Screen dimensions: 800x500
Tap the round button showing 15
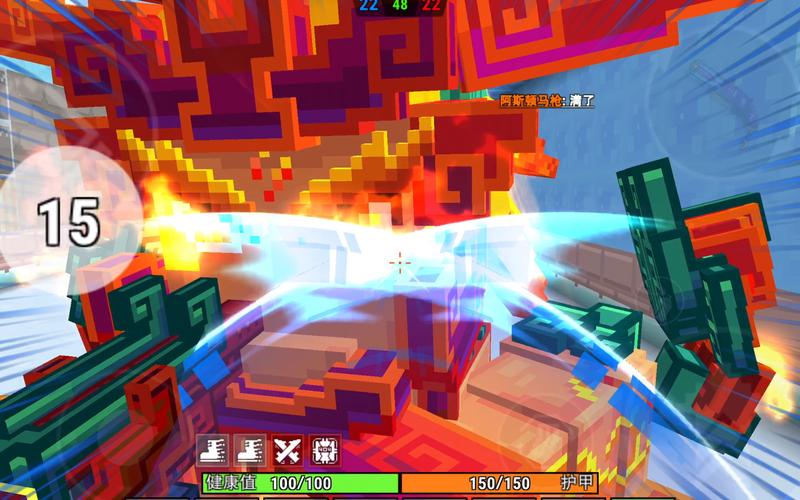(x=70, y=221)
